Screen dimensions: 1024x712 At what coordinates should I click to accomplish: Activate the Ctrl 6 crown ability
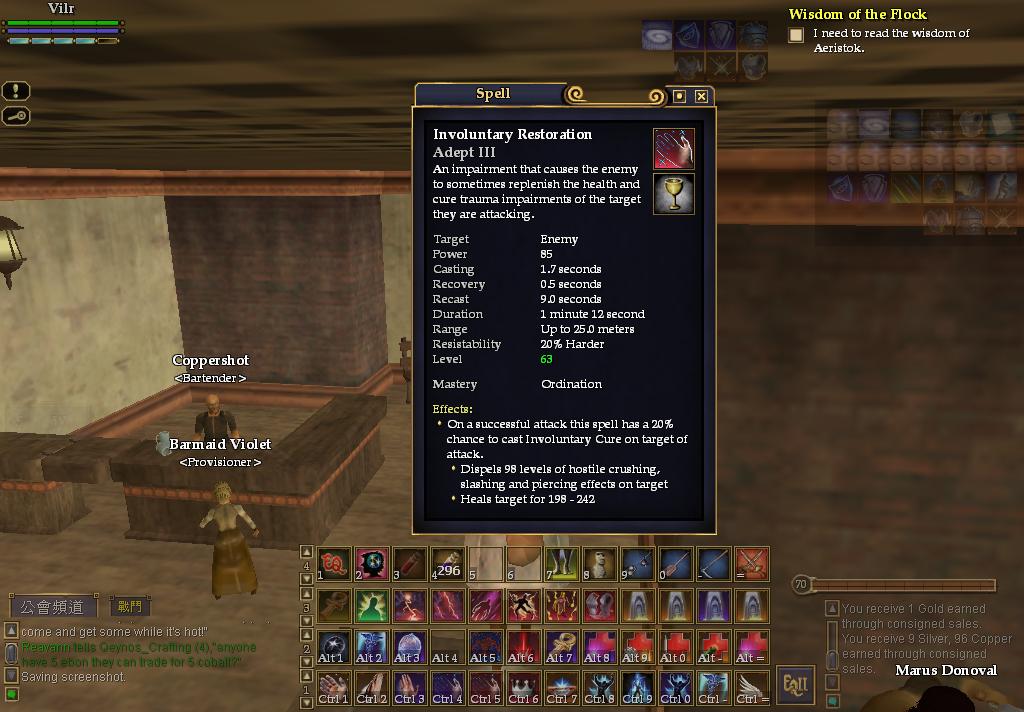click(523, 687)
